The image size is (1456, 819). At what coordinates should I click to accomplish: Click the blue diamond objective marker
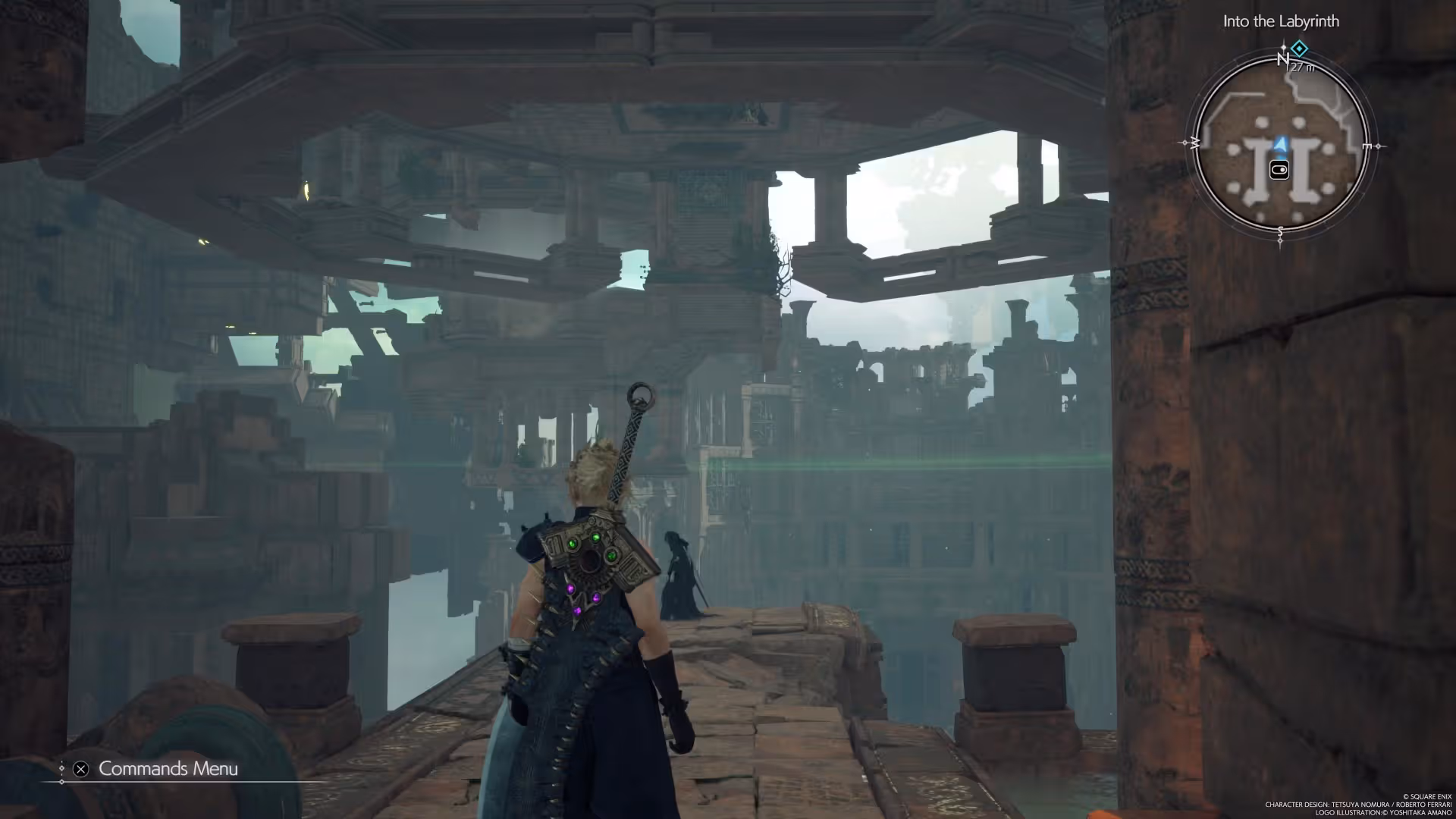(x=1299, y=49)
